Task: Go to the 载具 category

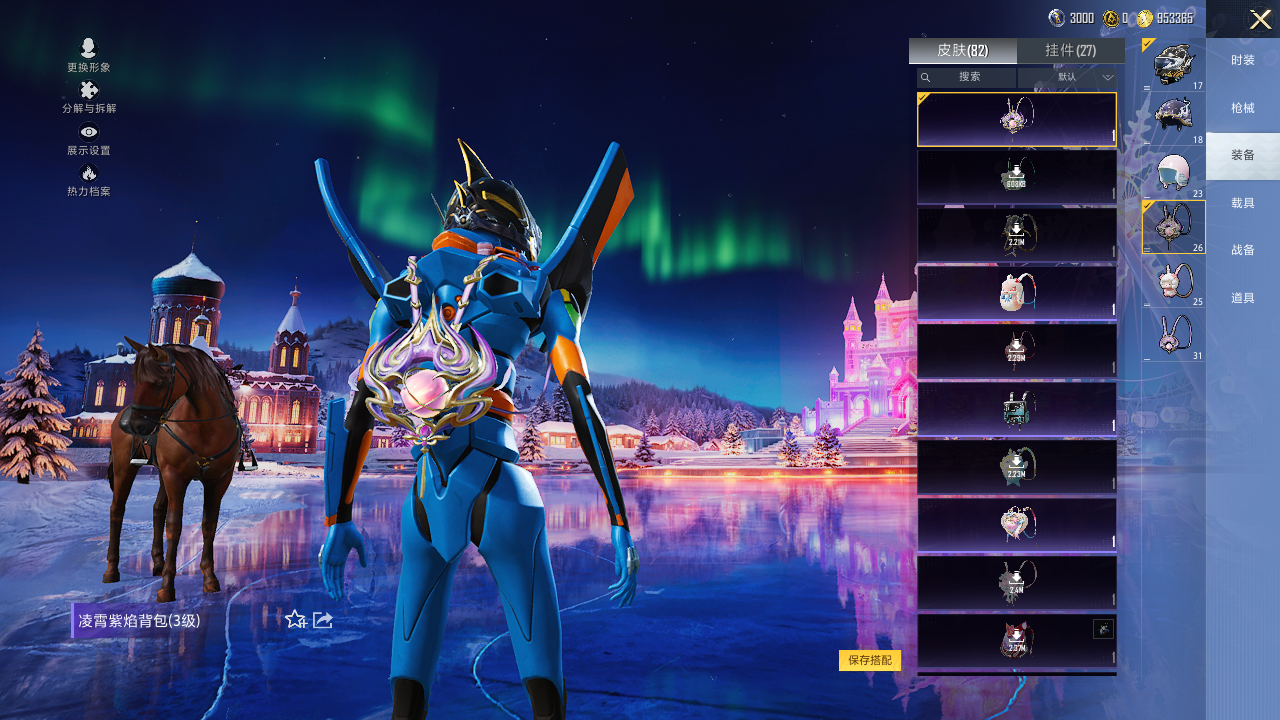Action: (1243, 203)
